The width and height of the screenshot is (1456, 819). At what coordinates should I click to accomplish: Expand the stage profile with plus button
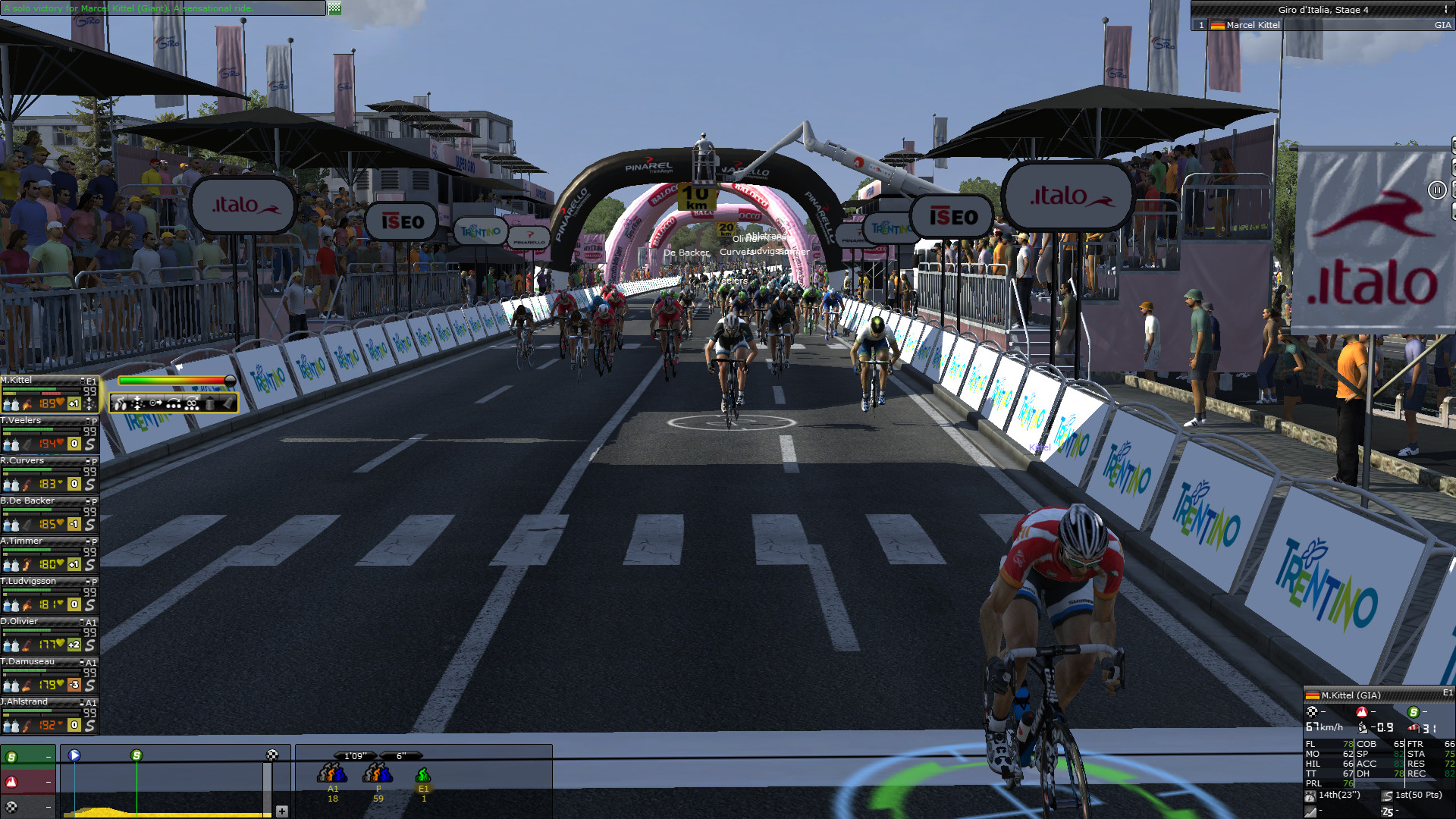(x=281, y=811)
